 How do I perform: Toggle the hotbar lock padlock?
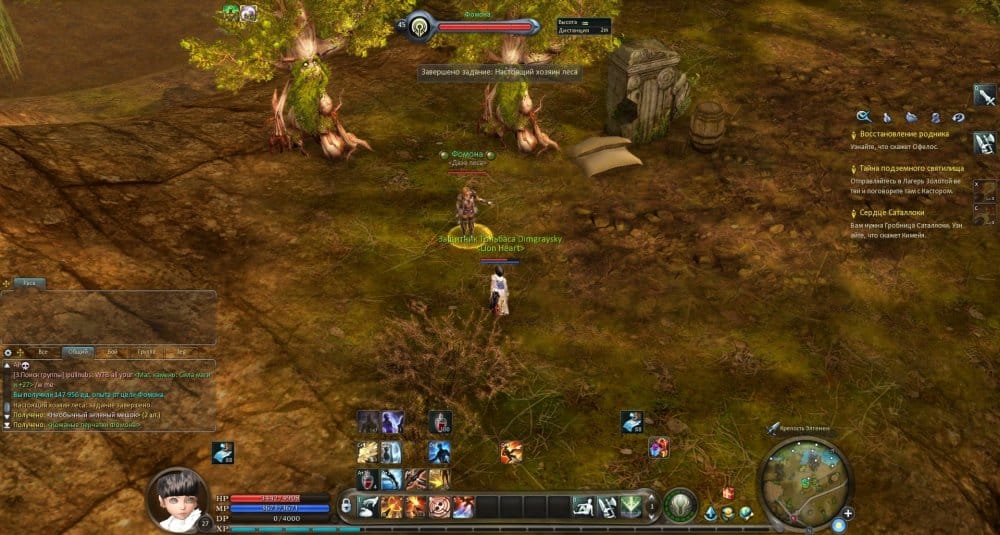tap(346, 506)
